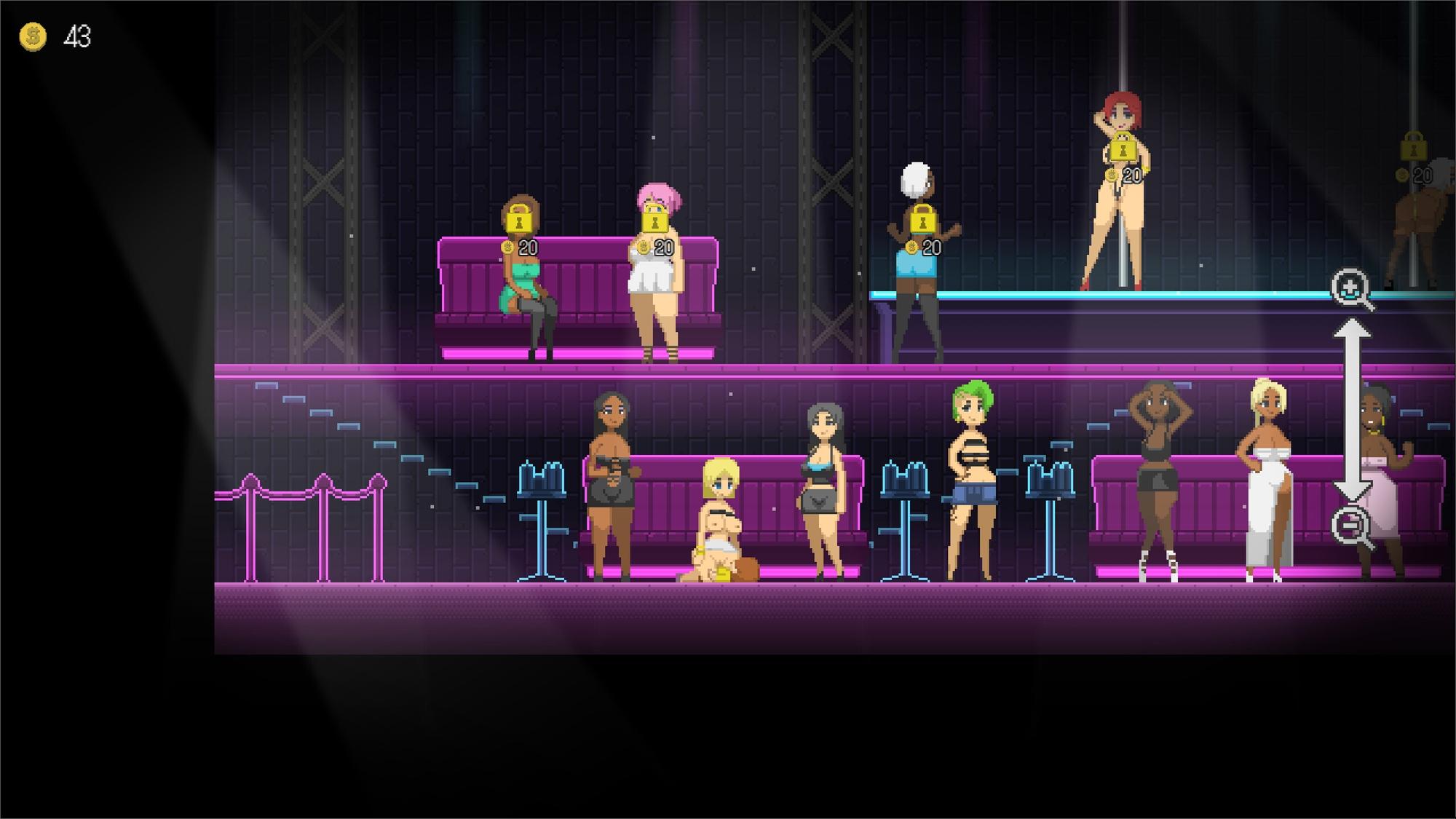1456x819 pixels.
Task: Unlock the red-haired pole dancer
Action: (1122, 147)
